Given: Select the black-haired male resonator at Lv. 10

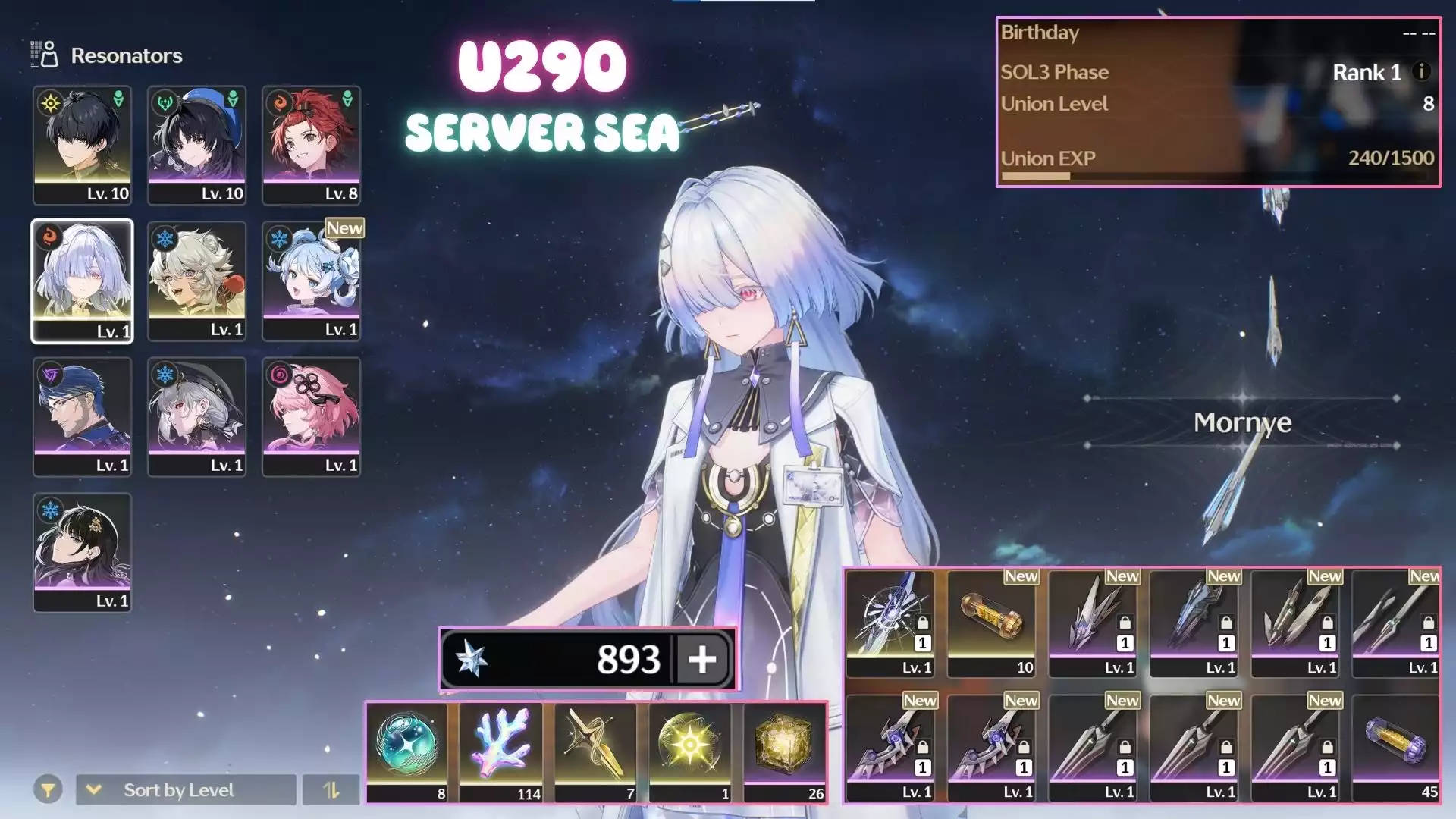Looking at the screenshot, I should (x=82, y=145).
